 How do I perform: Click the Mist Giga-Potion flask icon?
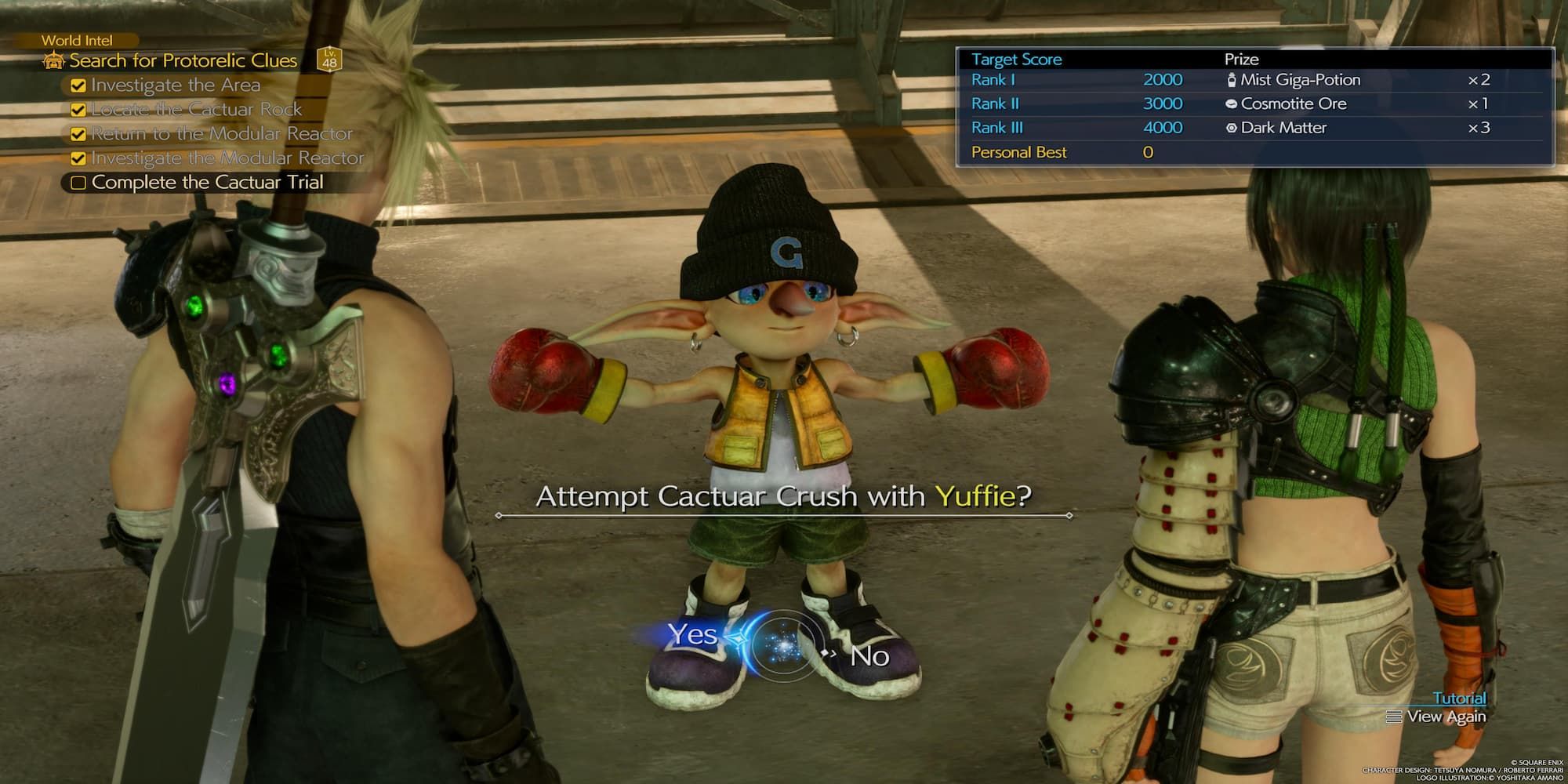[x=1232, y=79]
